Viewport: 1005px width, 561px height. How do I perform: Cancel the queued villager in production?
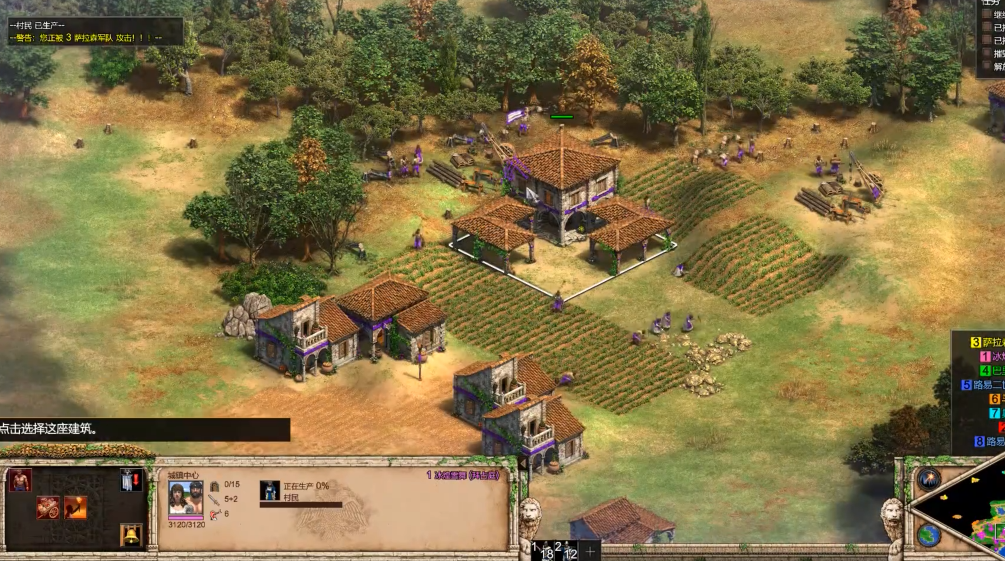point(270,490)
